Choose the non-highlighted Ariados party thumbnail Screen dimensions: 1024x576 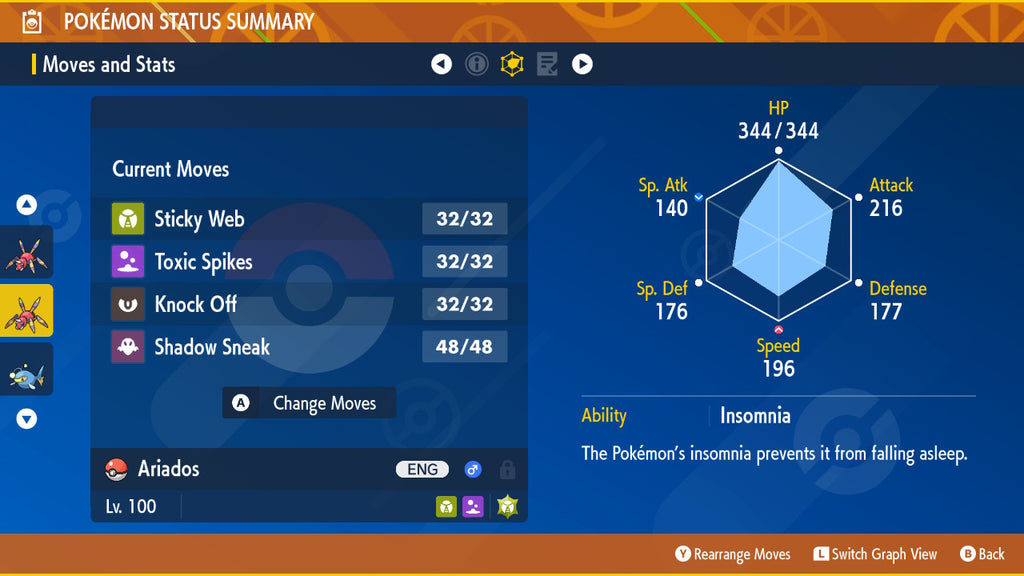pyautogui.click(x=27, y=252)
